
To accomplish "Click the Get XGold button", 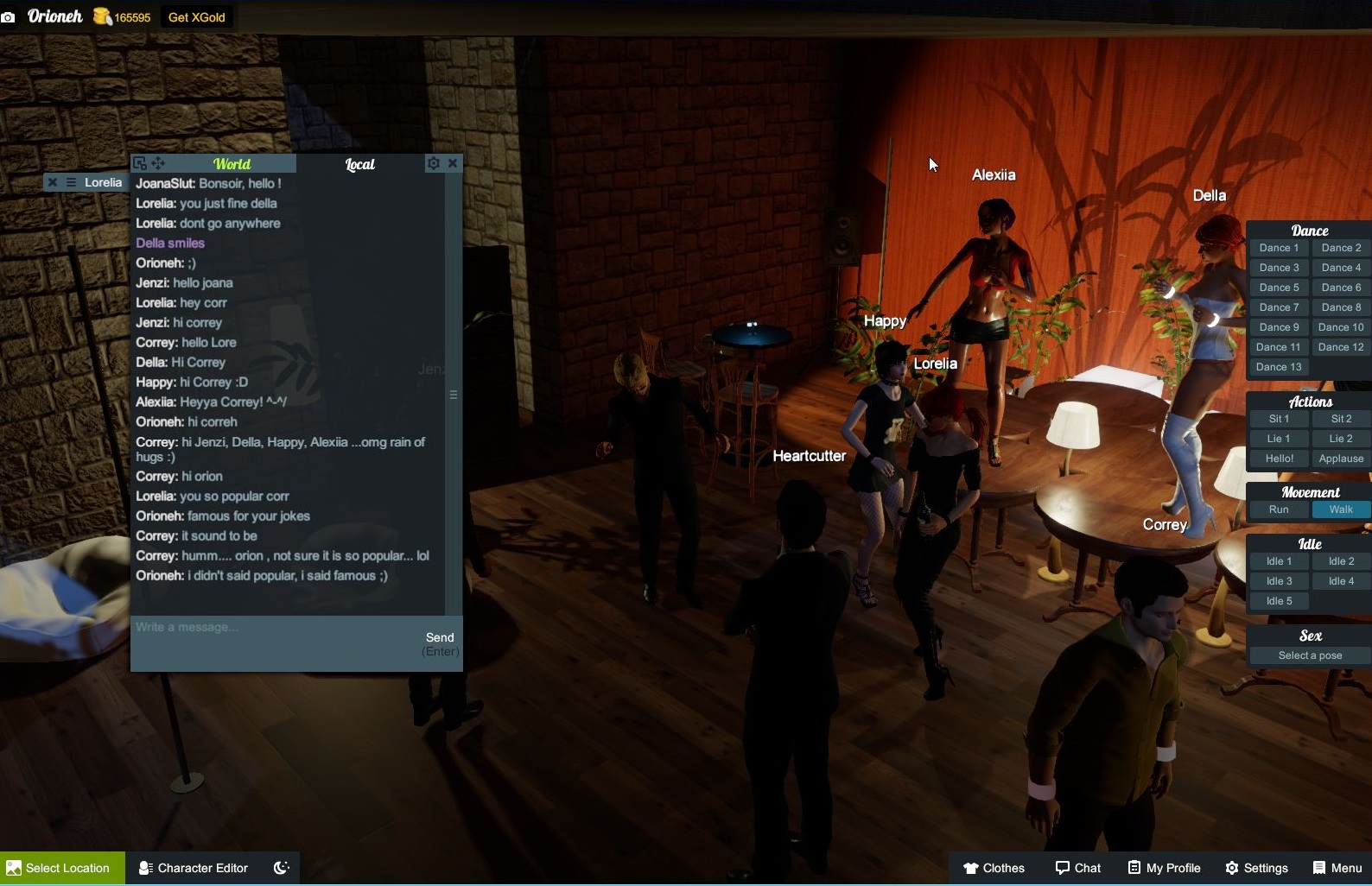I will click(x=195, y=16).
